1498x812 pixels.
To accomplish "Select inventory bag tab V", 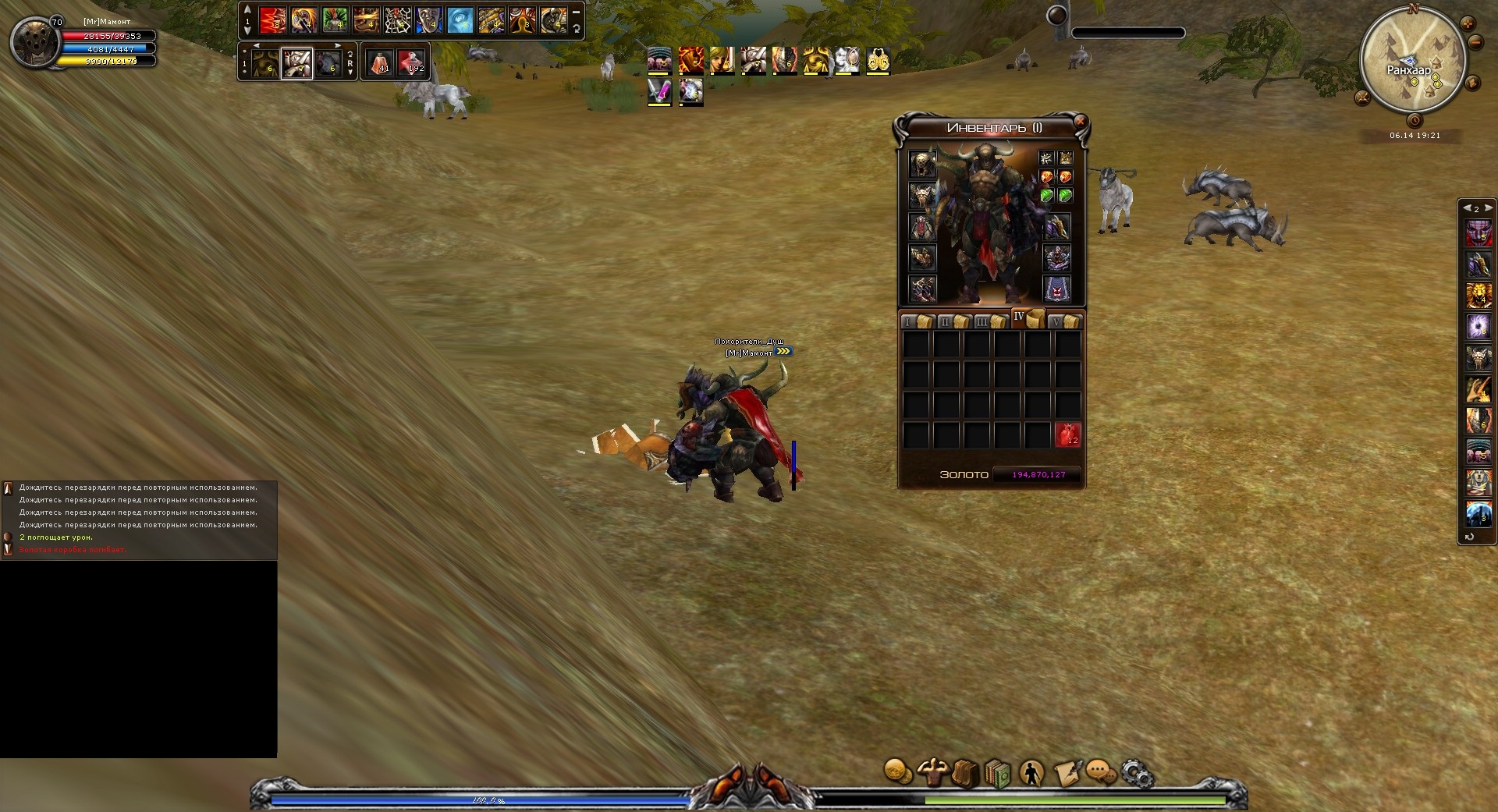I will coord(1064,321).
